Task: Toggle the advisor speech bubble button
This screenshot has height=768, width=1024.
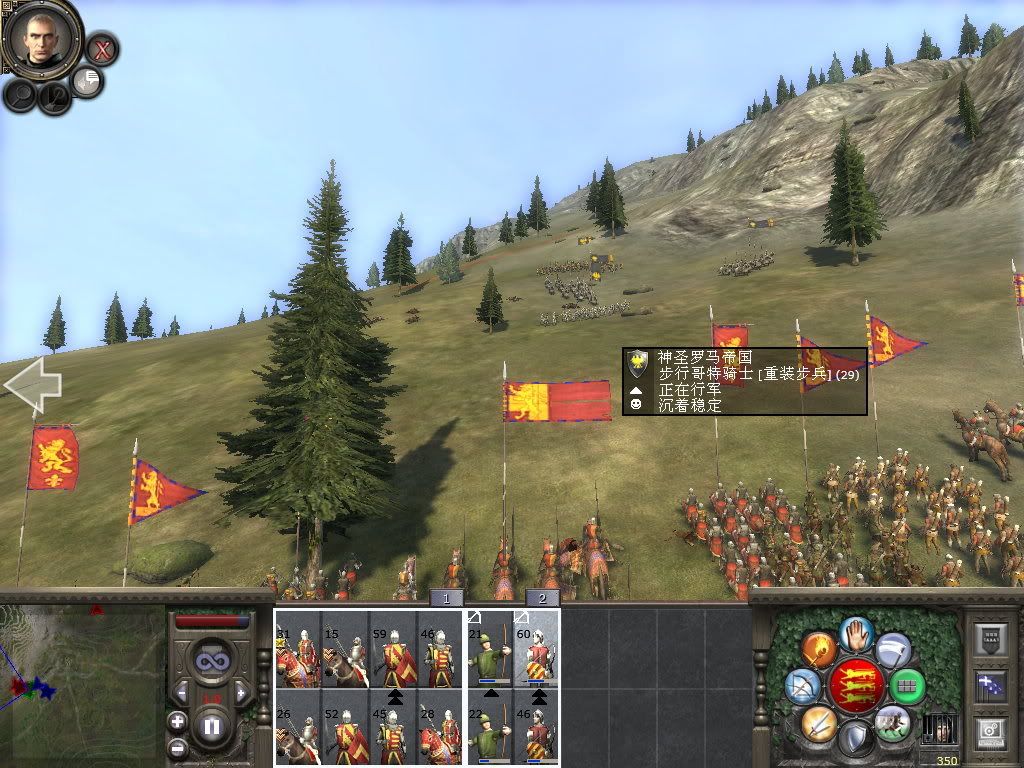Action: pyautogui.click(x=88, y=81)
